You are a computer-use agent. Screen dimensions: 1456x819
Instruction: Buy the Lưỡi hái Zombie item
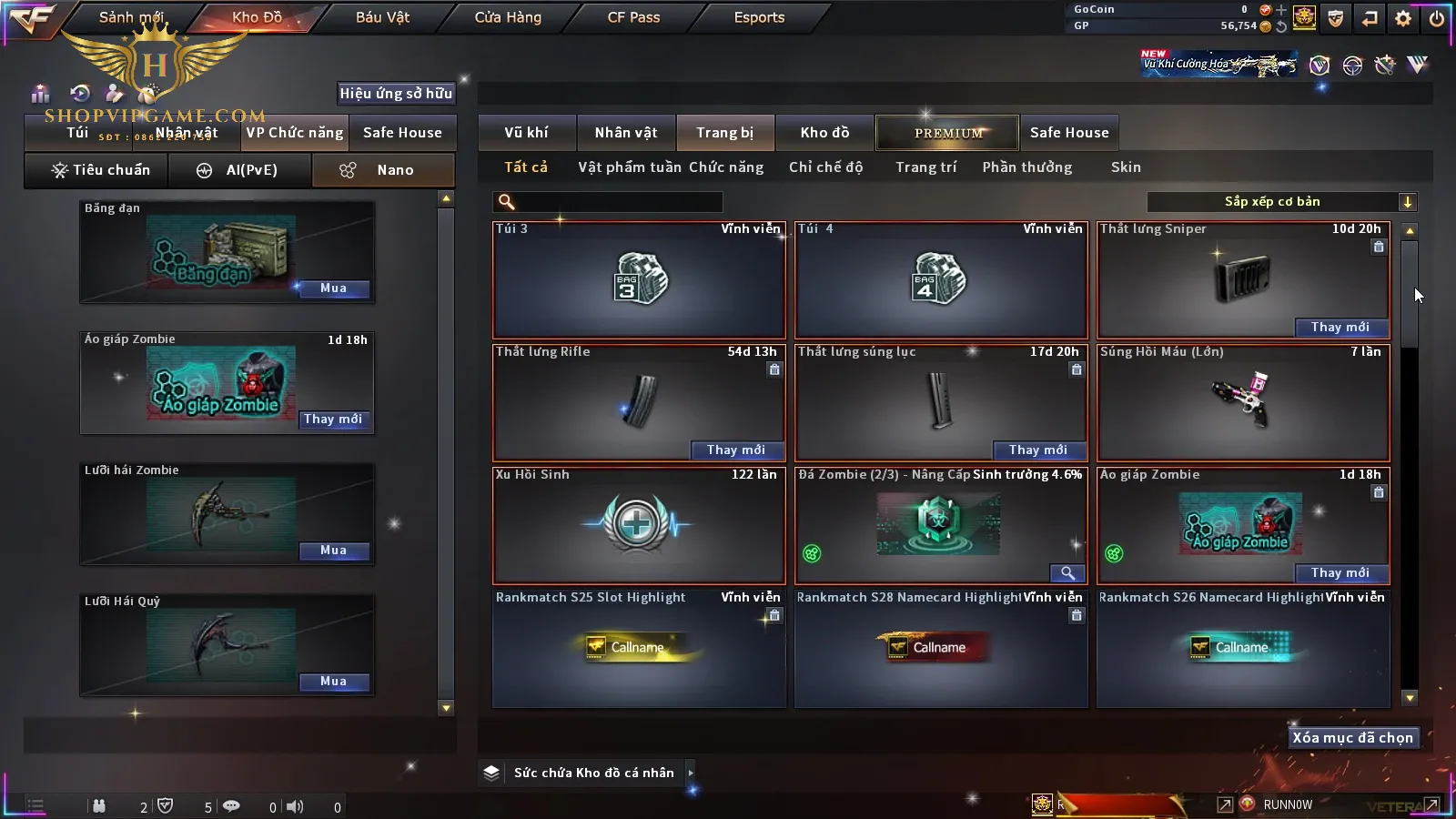[333, 551]
